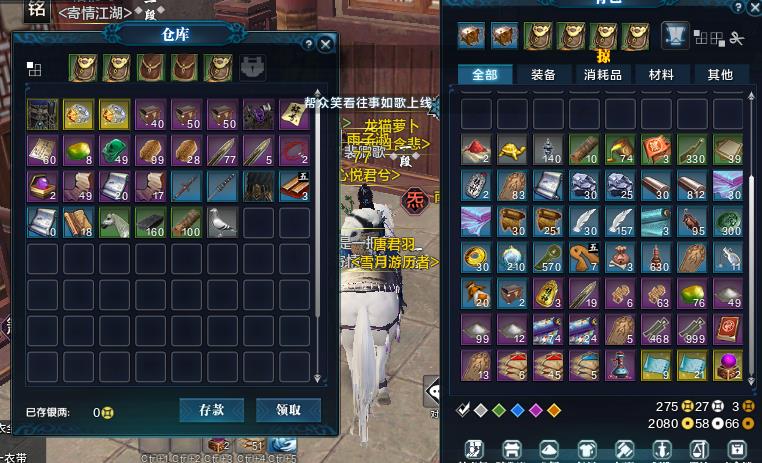Choose the golden turtle item in bag

(512, 150)
